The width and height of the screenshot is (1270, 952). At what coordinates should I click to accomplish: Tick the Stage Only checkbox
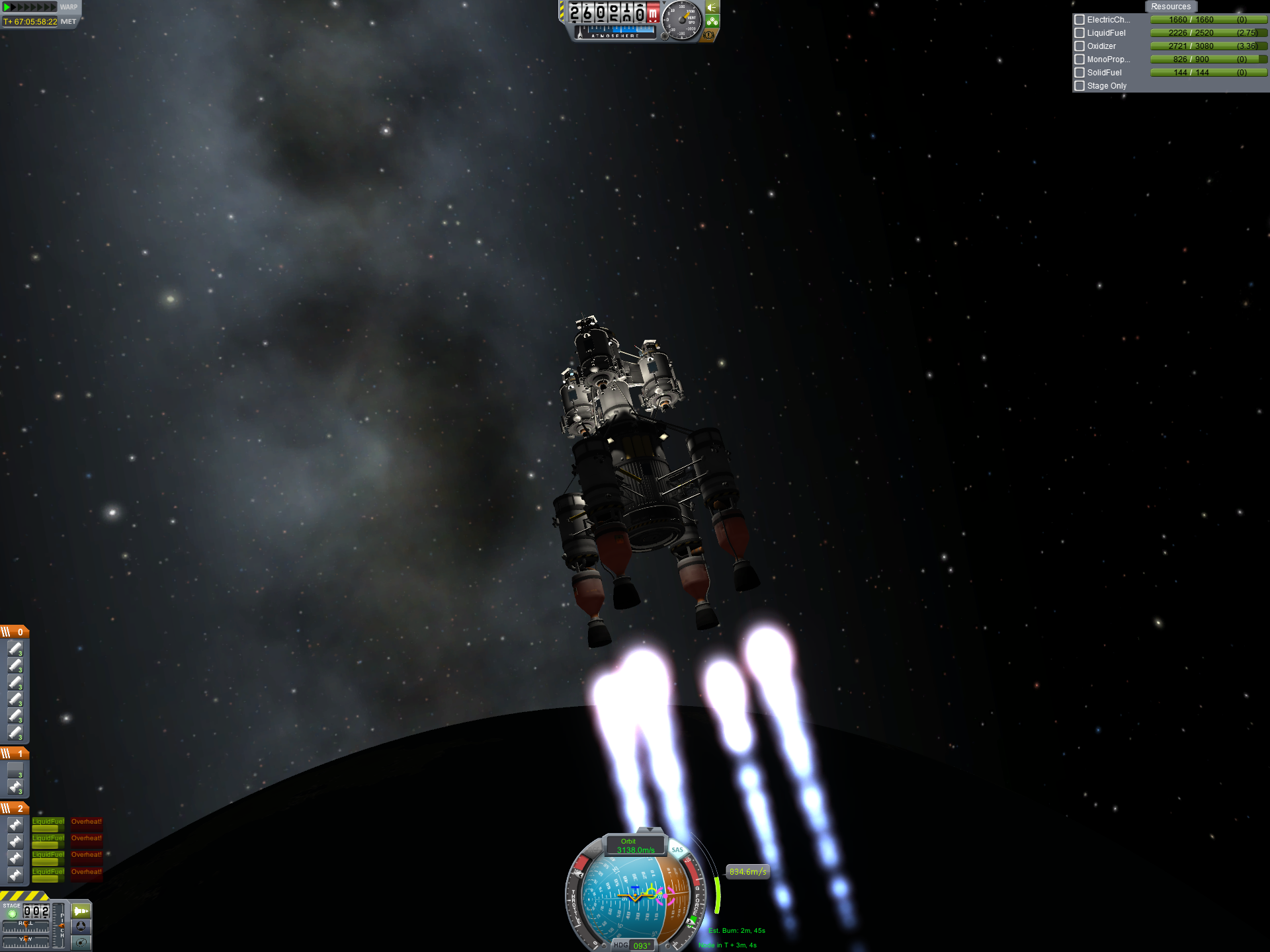[1079, 86]
